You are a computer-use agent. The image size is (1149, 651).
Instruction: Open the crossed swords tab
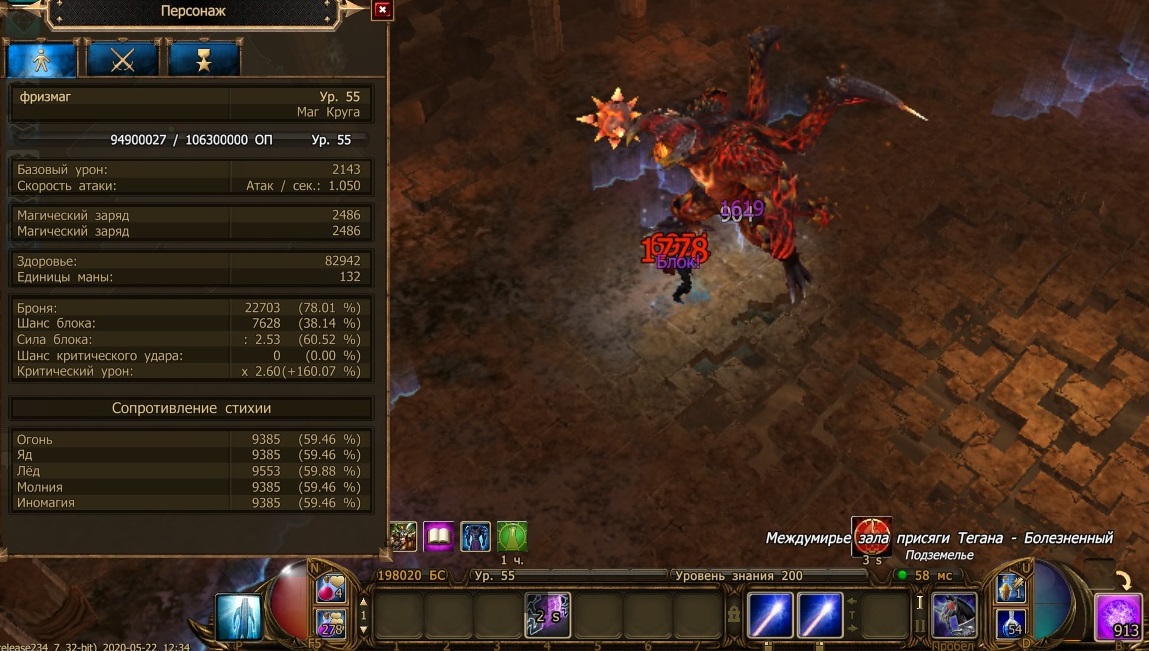(x=122, y=60)
